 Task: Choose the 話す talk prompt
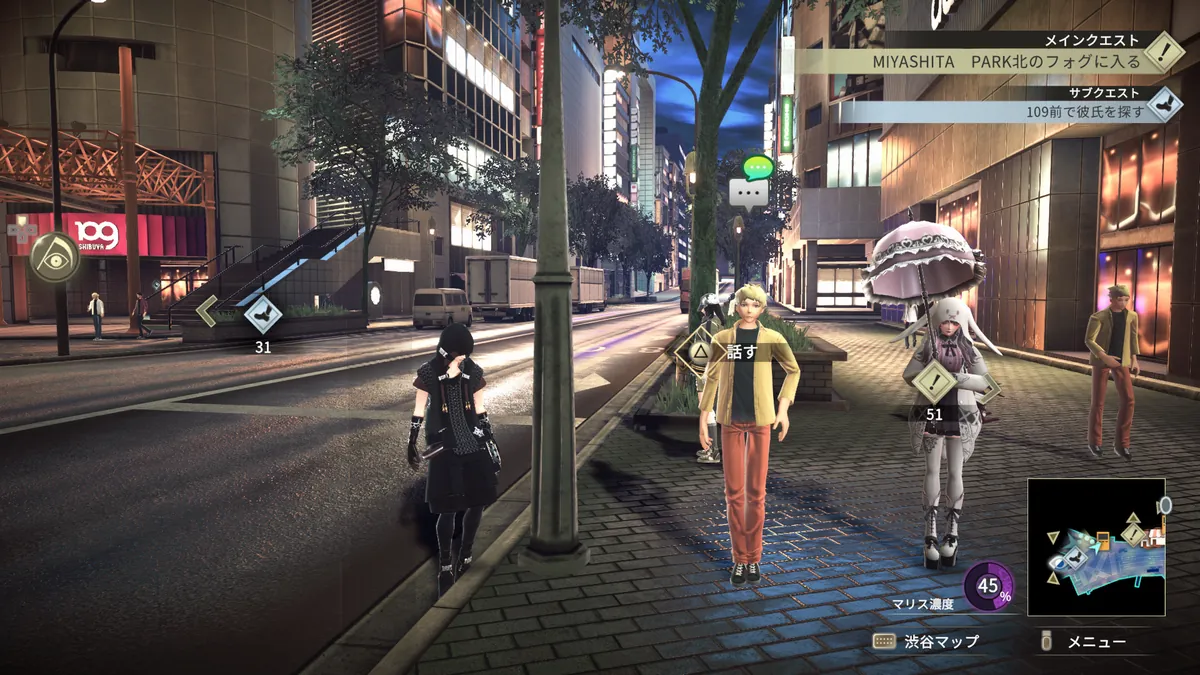725,351
